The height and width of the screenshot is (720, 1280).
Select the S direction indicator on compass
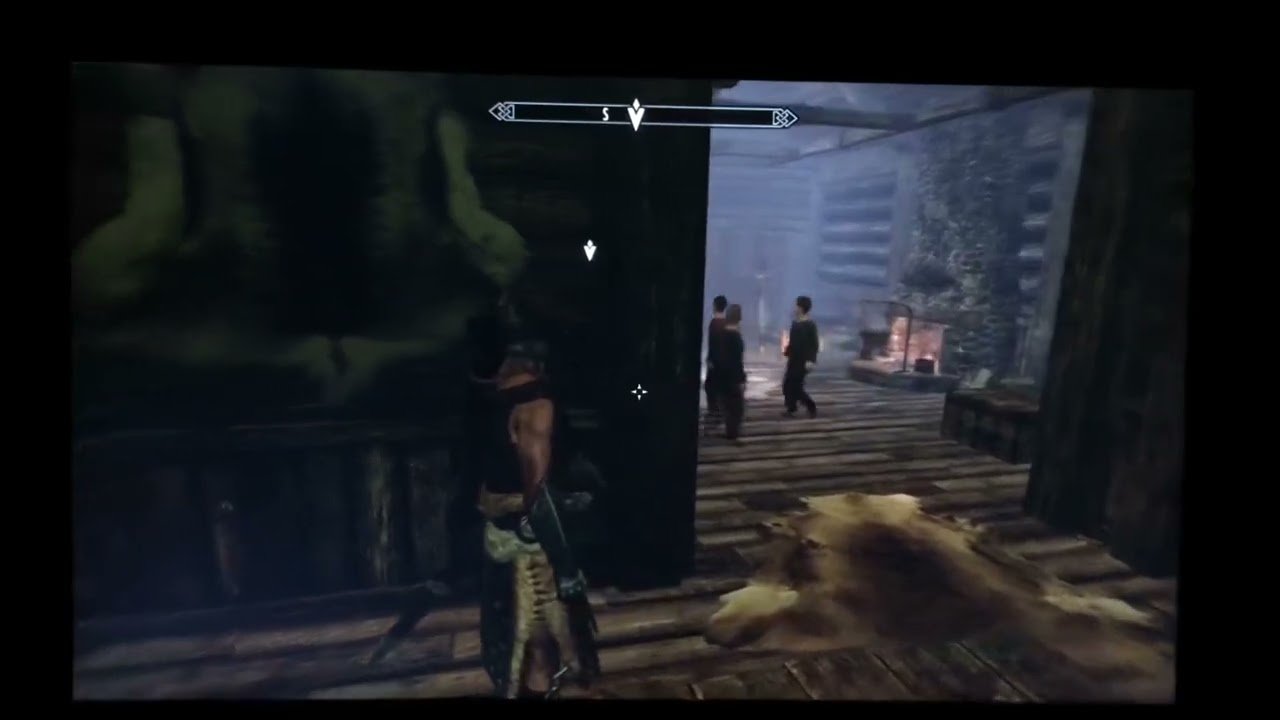pos(604,115)
